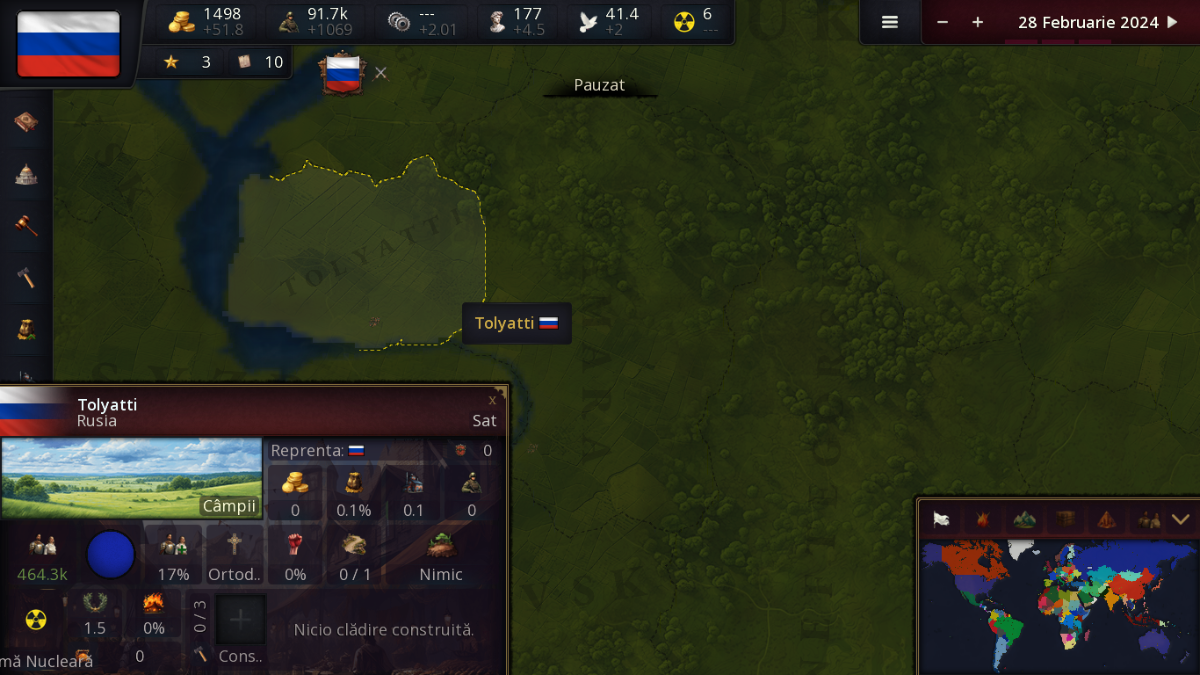1200x675 pixels.
Task: Open the capitol building sidebar menu
Action: point(26,174)
